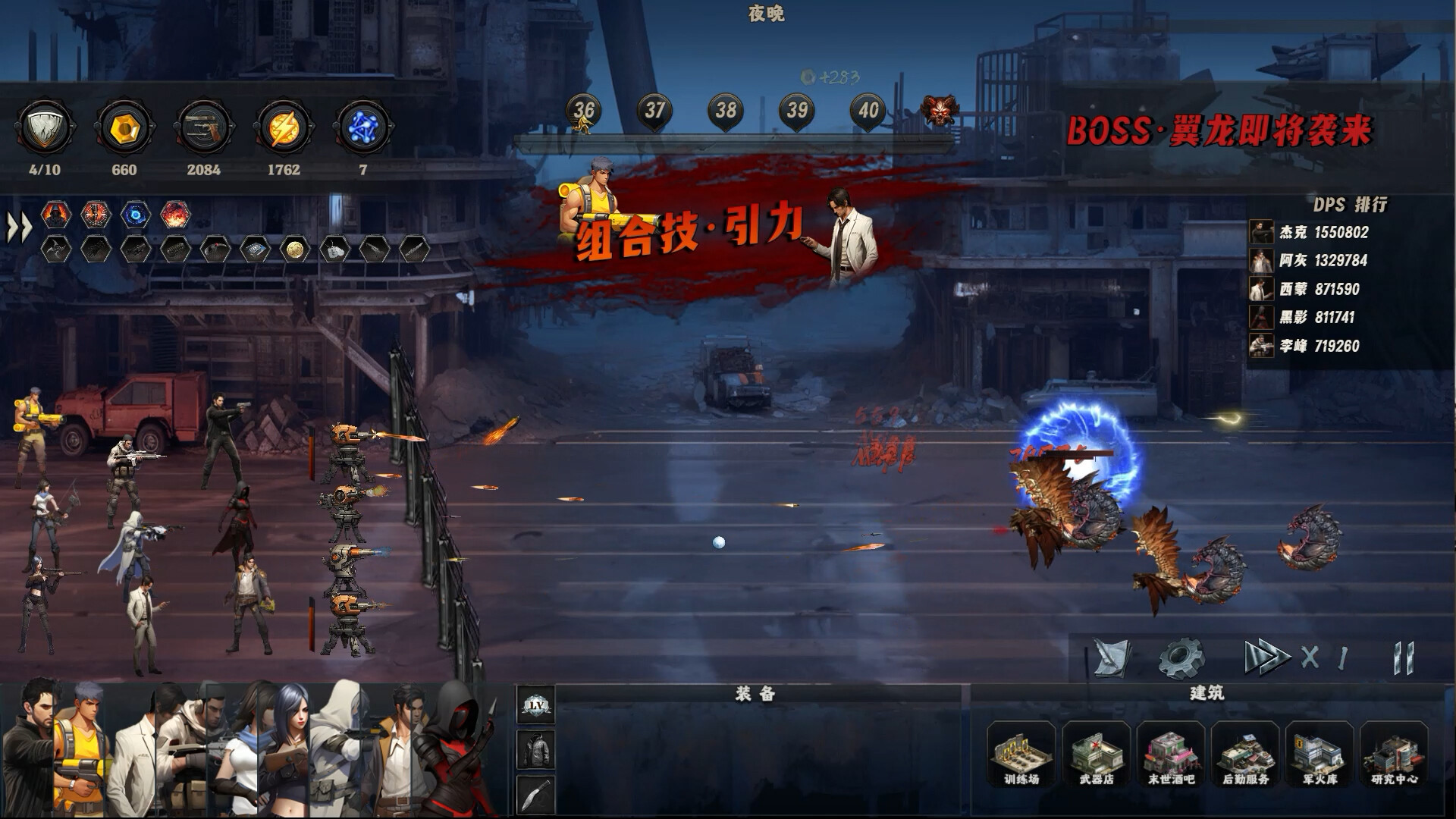Open the 后勤服务 logistics building
1456x819 pixels.
[1245, 755]
